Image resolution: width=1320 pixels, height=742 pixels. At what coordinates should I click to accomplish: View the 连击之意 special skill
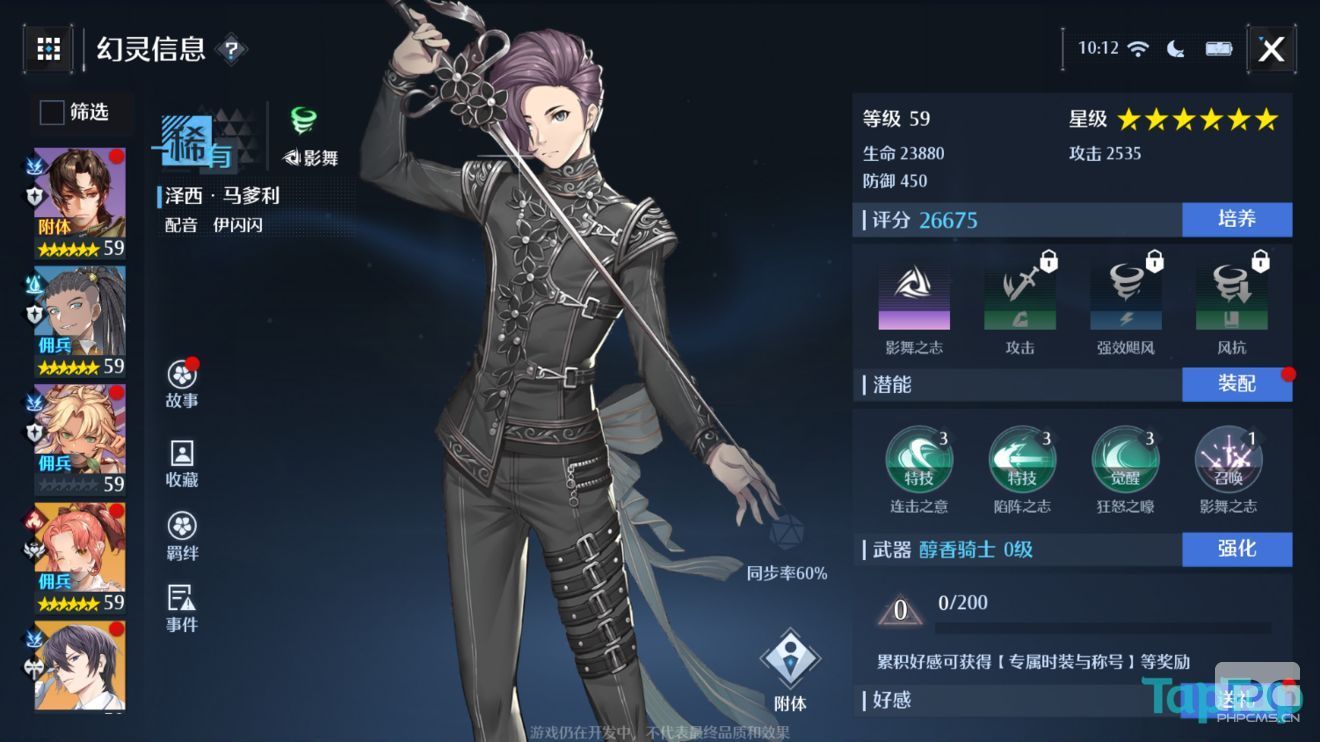(919, 459)
